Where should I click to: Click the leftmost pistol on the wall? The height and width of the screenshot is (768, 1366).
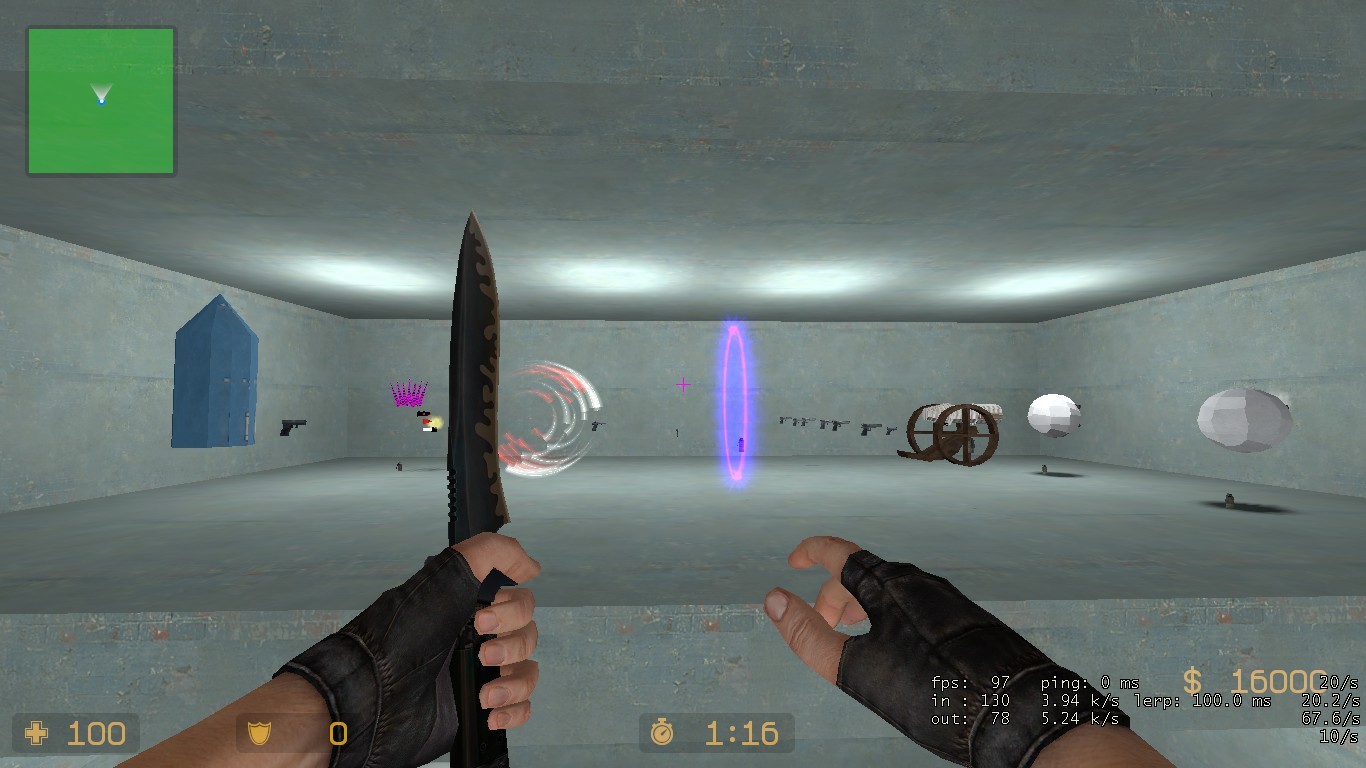pyautogui.click(x=294, y=426)
